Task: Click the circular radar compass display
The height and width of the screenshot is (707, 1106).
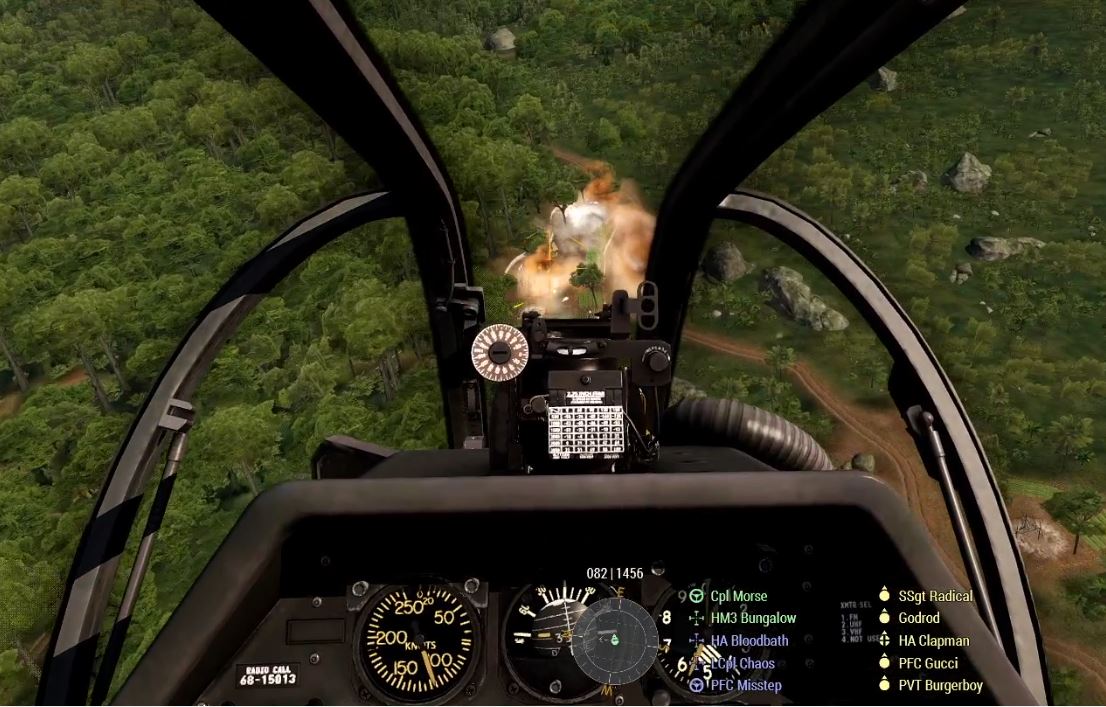Action: click(x=616, y=640)
